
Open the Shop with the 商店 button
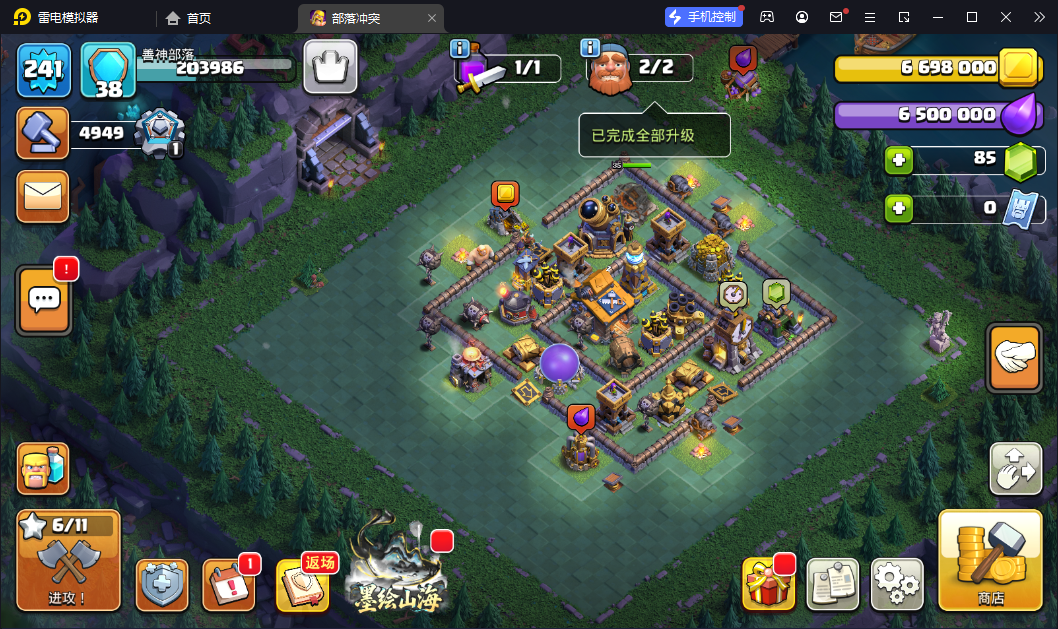coord(990,560)
